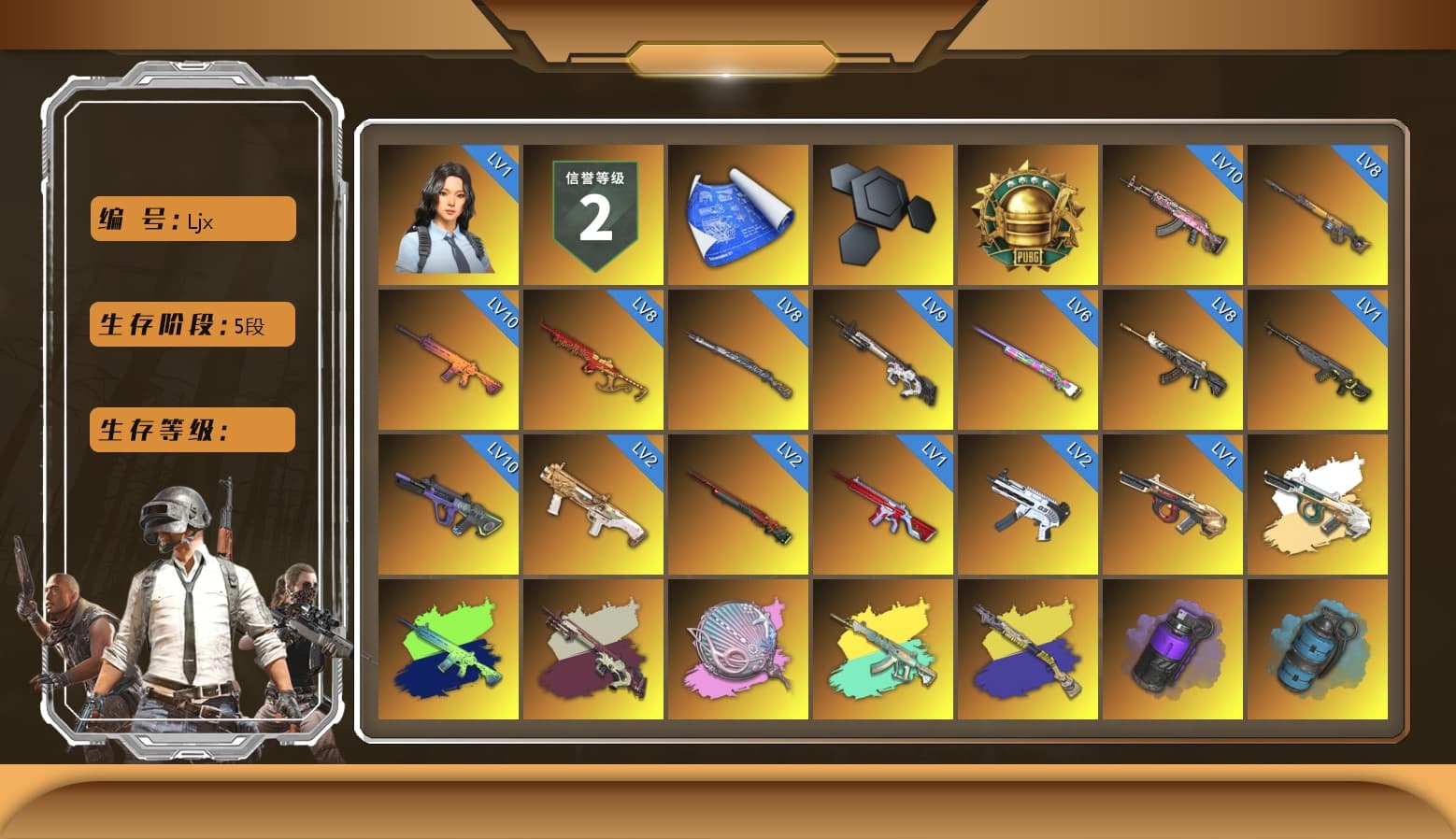The width and height of the screenshot is (1456, 839).
Task: Open the red dragon crossbow skin LV8
Action: 593,360
